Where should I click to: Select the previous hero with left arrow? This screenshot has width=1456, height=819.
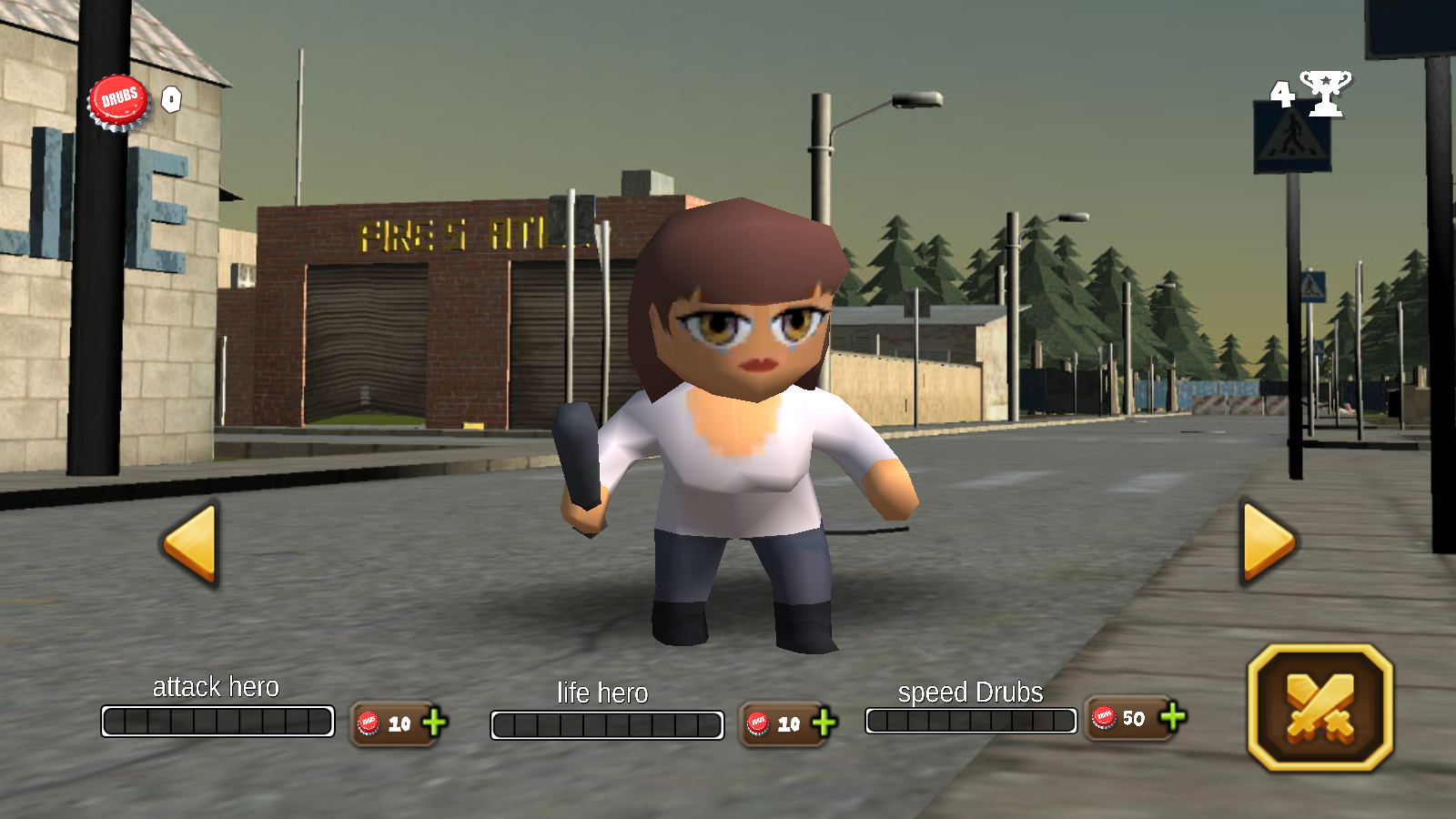tap(192, 543)
